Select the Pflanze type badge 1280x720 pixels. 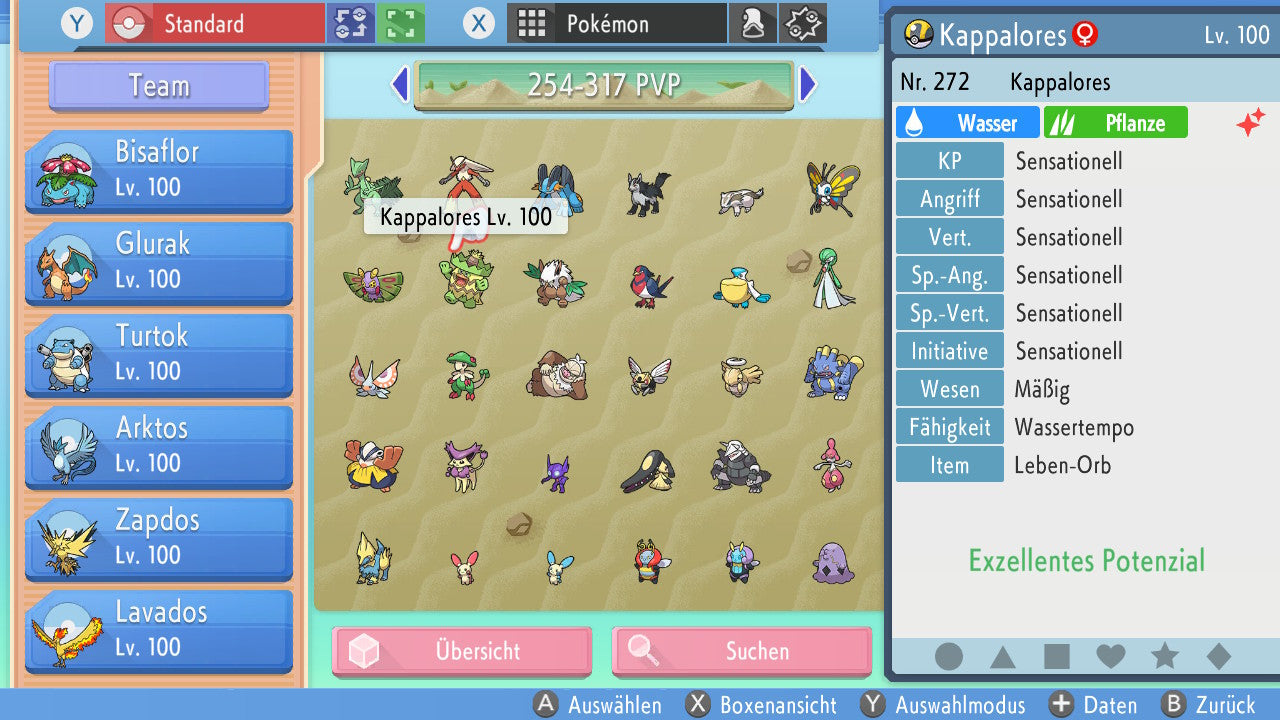(x=1116, y=122)
